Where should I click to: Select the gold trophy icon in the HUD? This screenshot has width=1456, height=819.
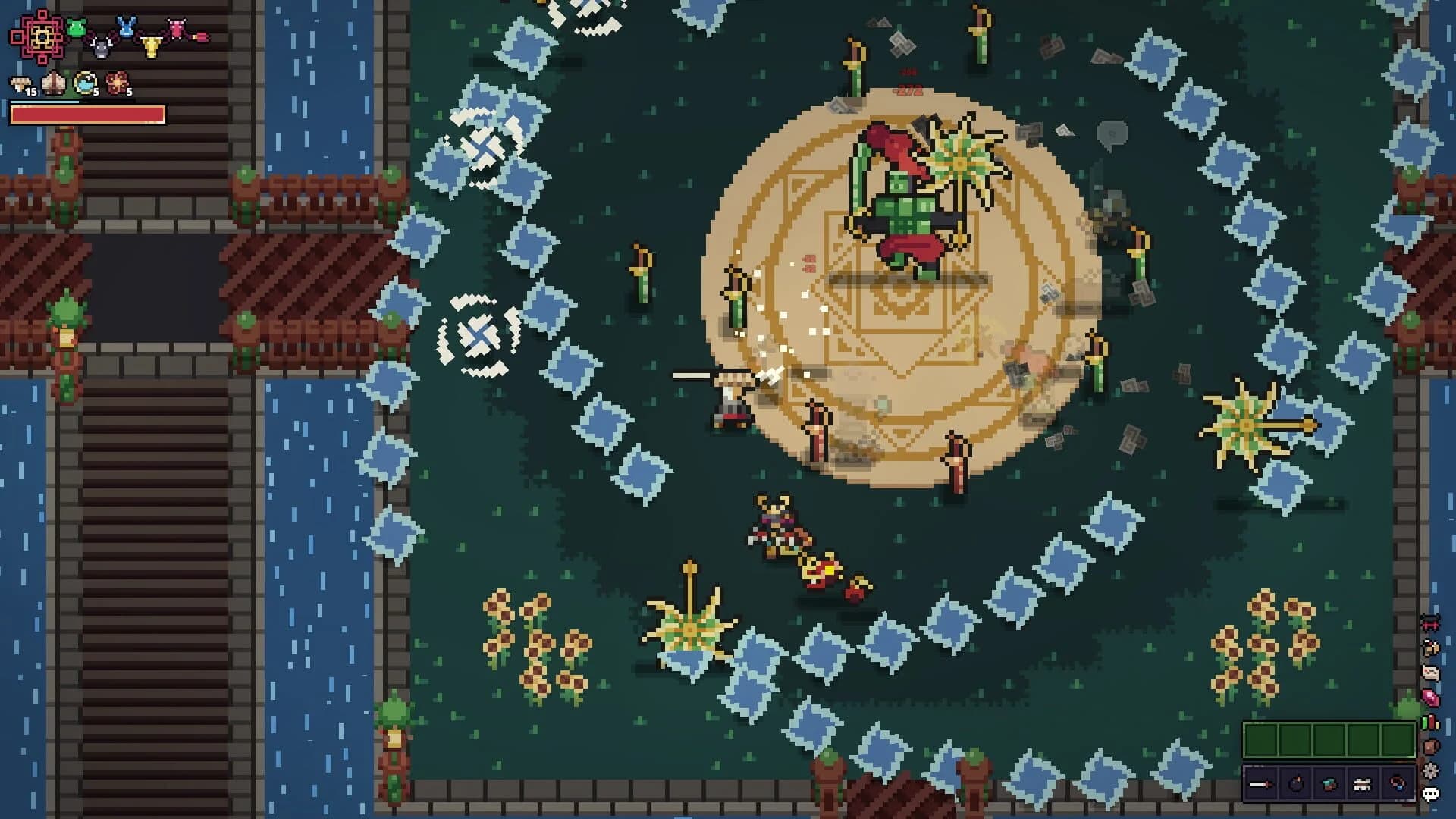(151, 47)
